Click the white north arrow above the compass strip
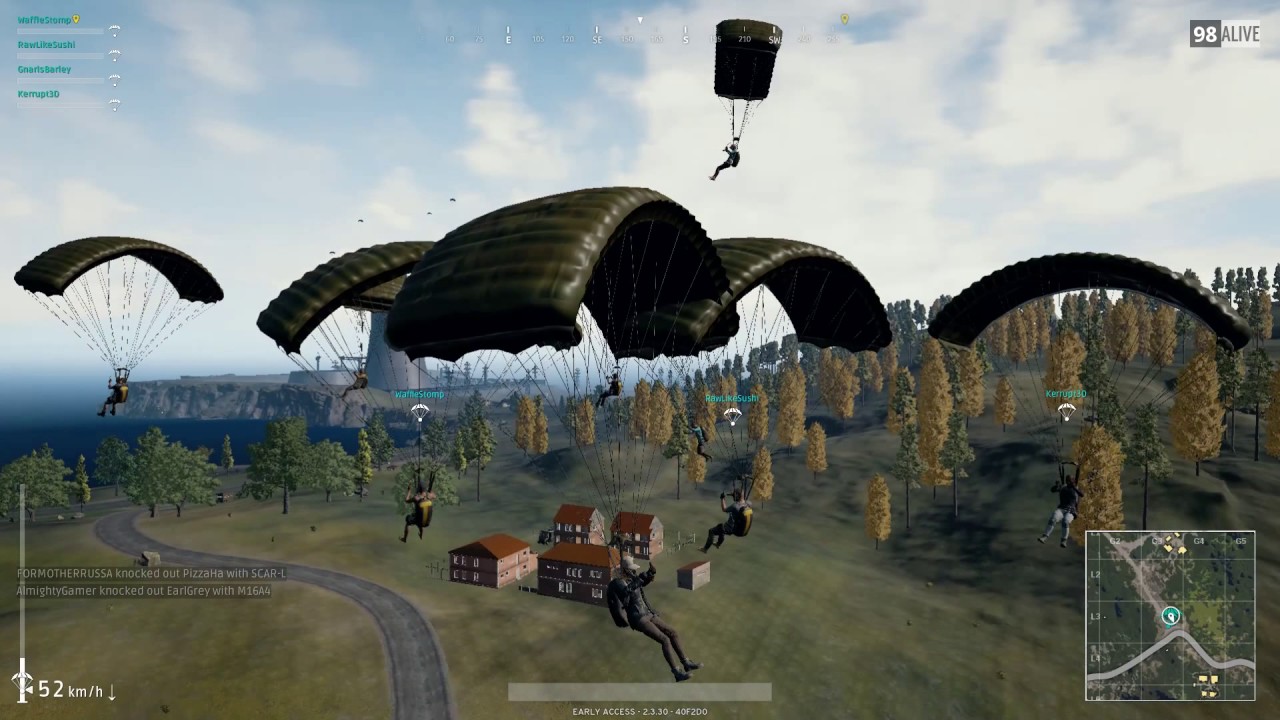The width and height of the screenshot is (1280, 720). click(639, 18)
